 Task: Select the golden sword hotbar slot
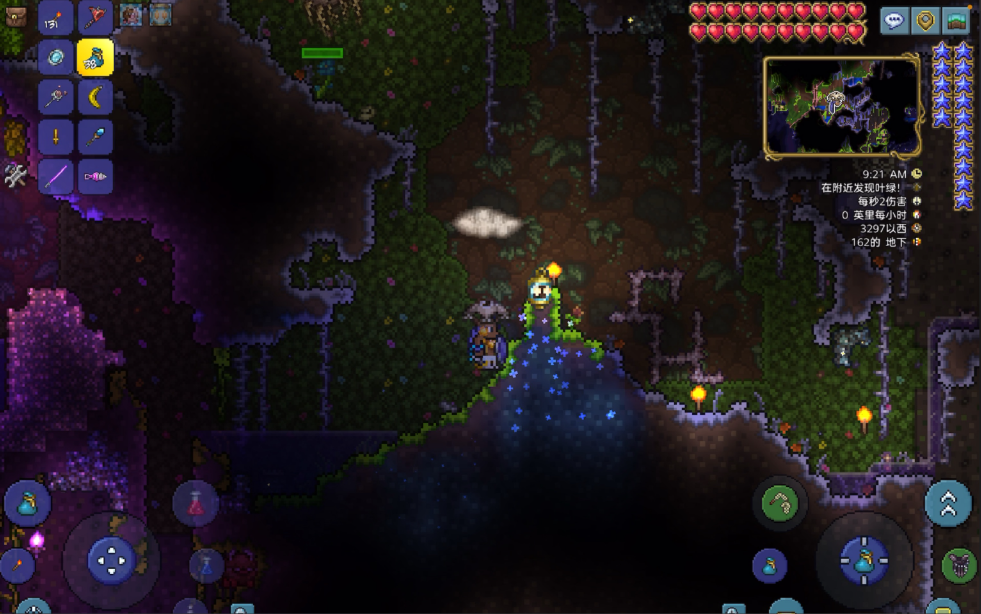pyautogui.click(x=56, y=136)
